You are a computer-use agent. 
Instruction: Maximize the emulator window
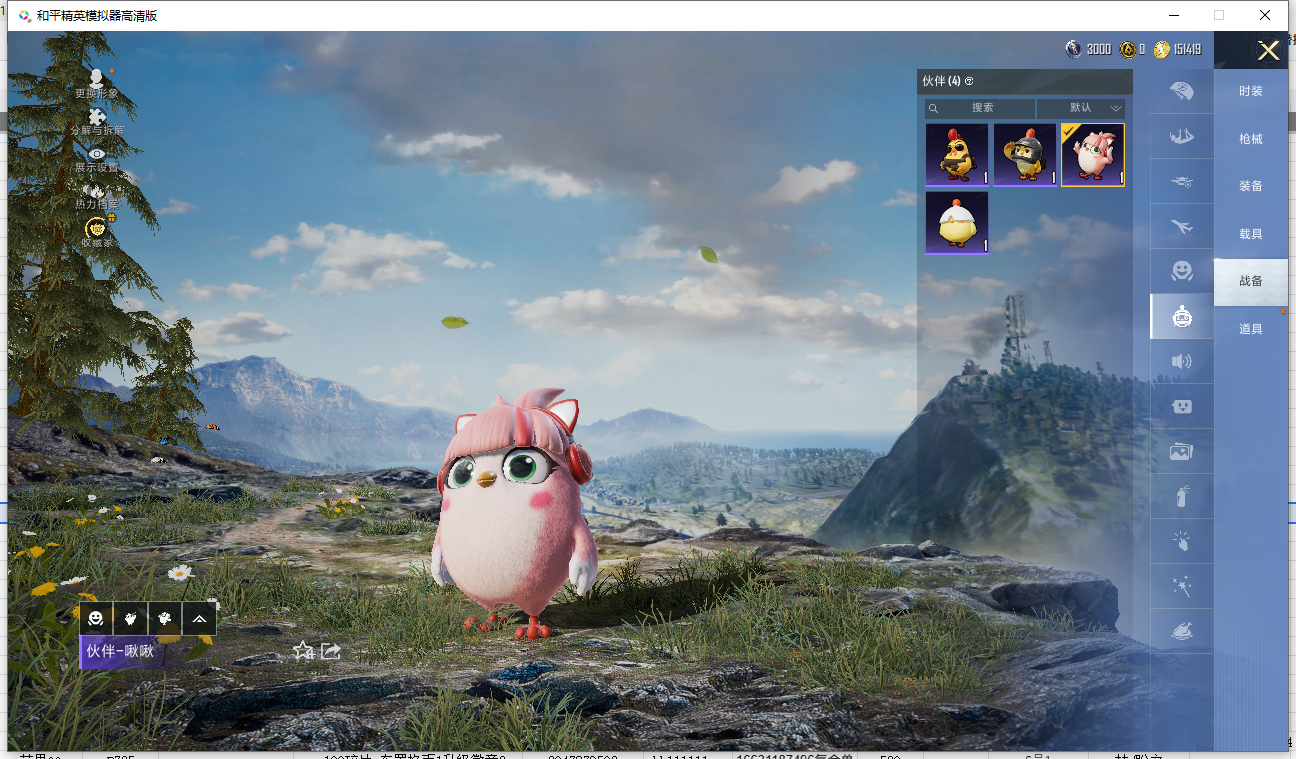[x=1219, y=15]
